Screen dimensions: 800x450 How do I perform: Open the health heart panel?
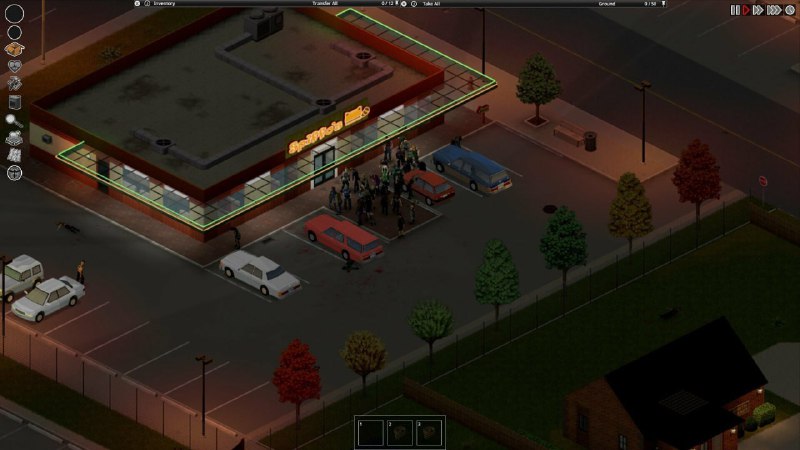tap(14, 66)
